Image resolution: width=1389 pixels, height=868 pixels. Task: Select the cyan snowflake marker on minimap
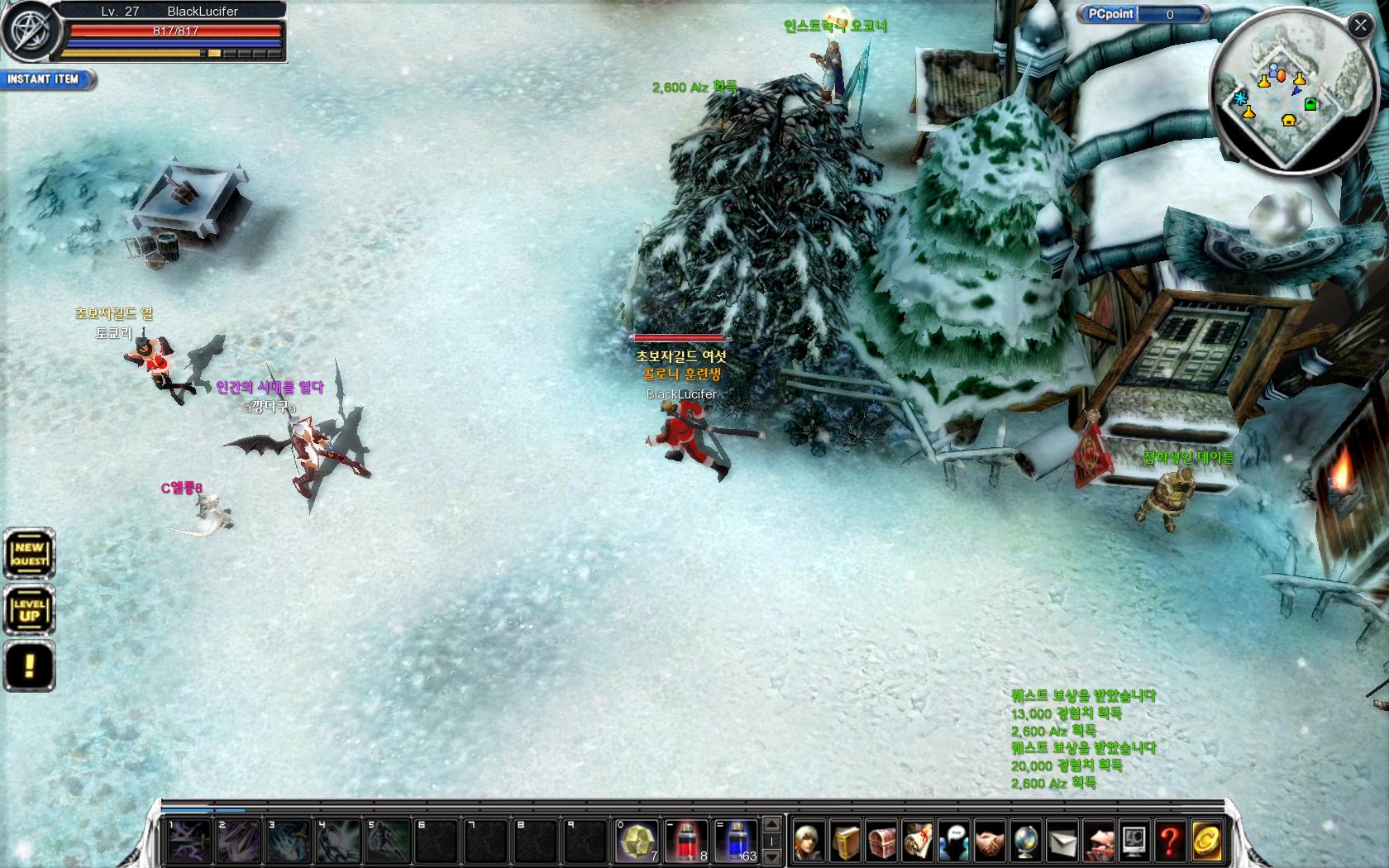[1241, 98]
